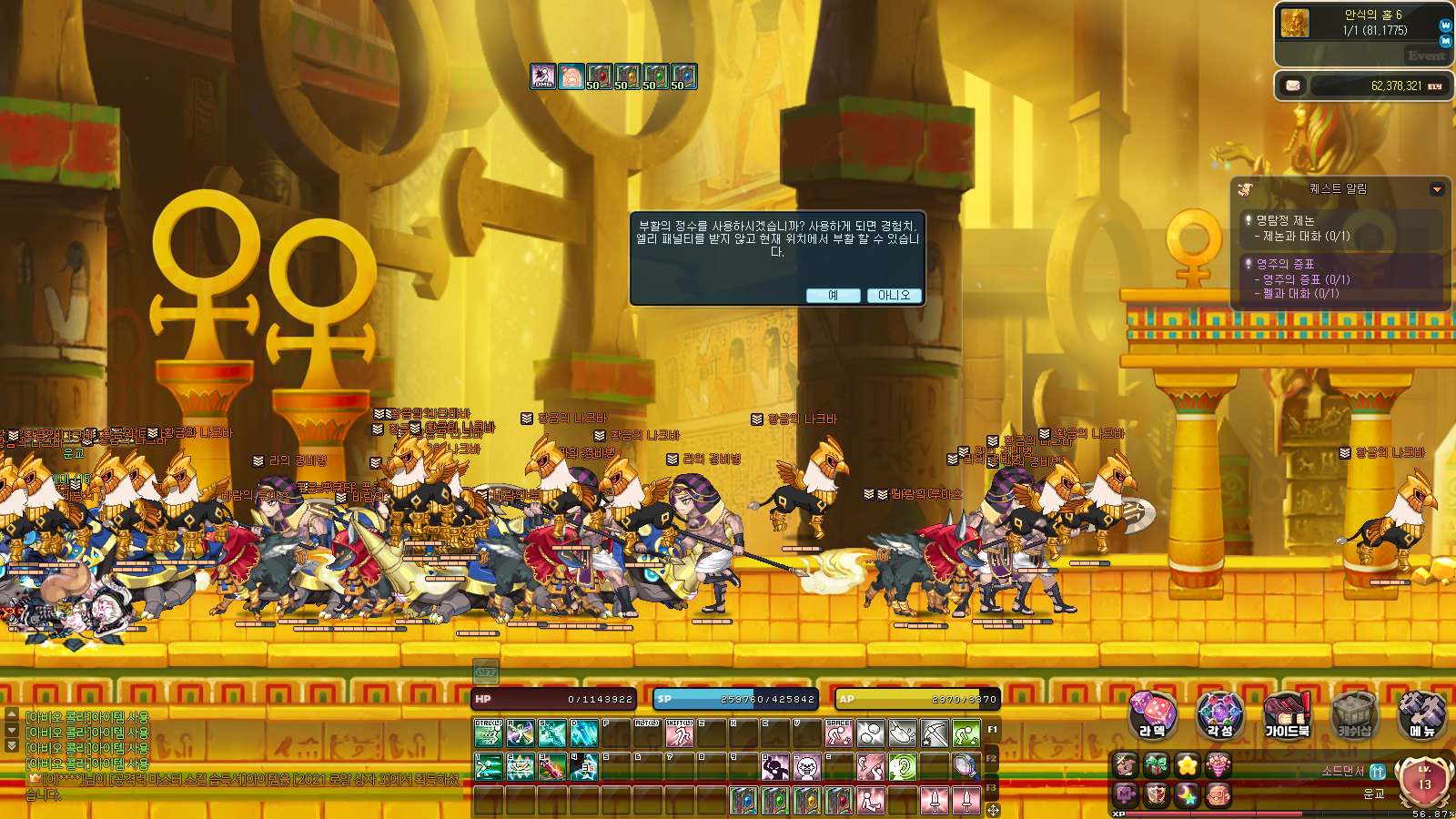Open the yellow star shortcut icon

coord(1187,765)
